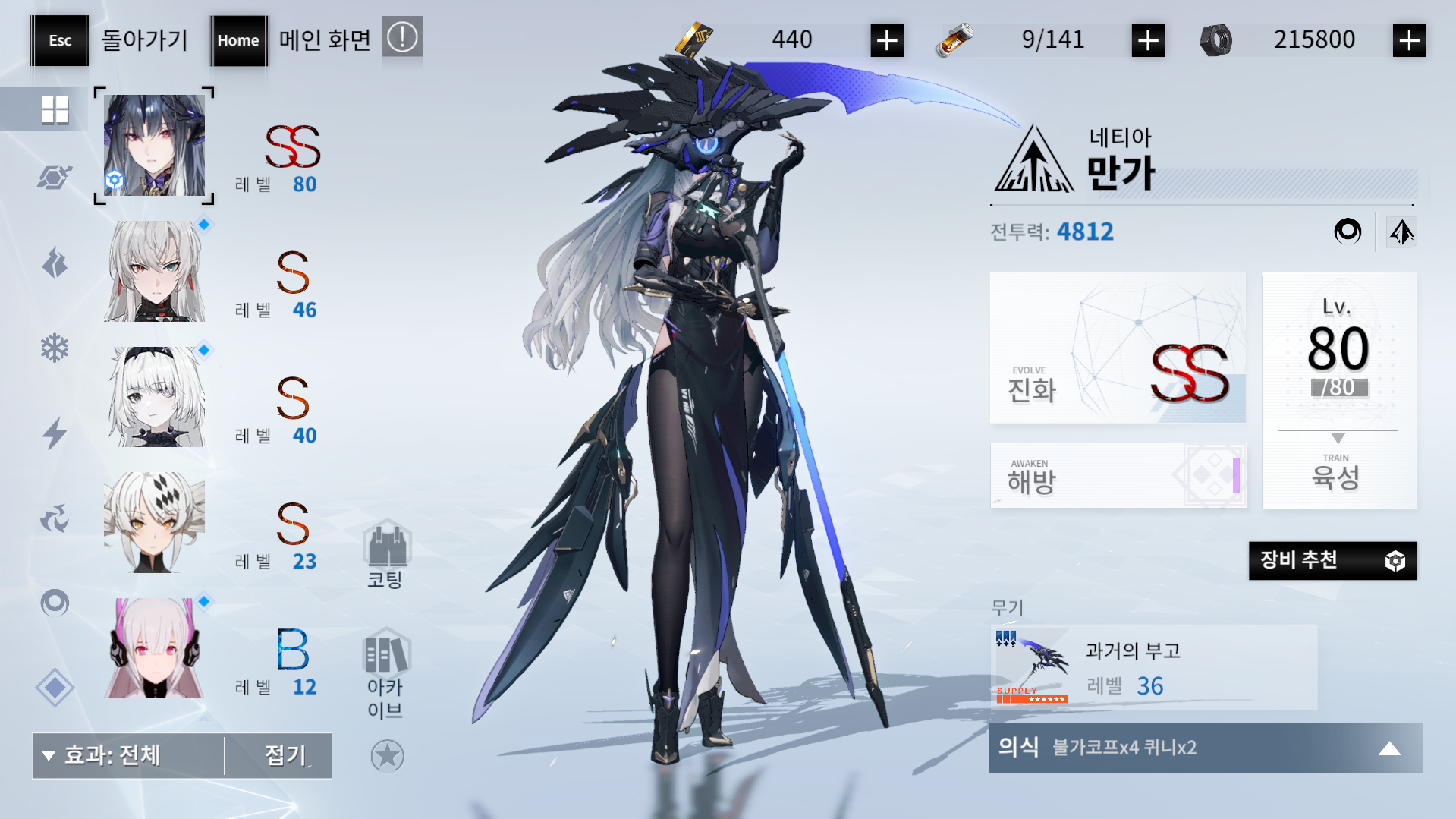The height and width of the screenshot is (819, 1456).
Task: Toggle the ring icon beside combat power 4812
Action: coord(1350,232)
